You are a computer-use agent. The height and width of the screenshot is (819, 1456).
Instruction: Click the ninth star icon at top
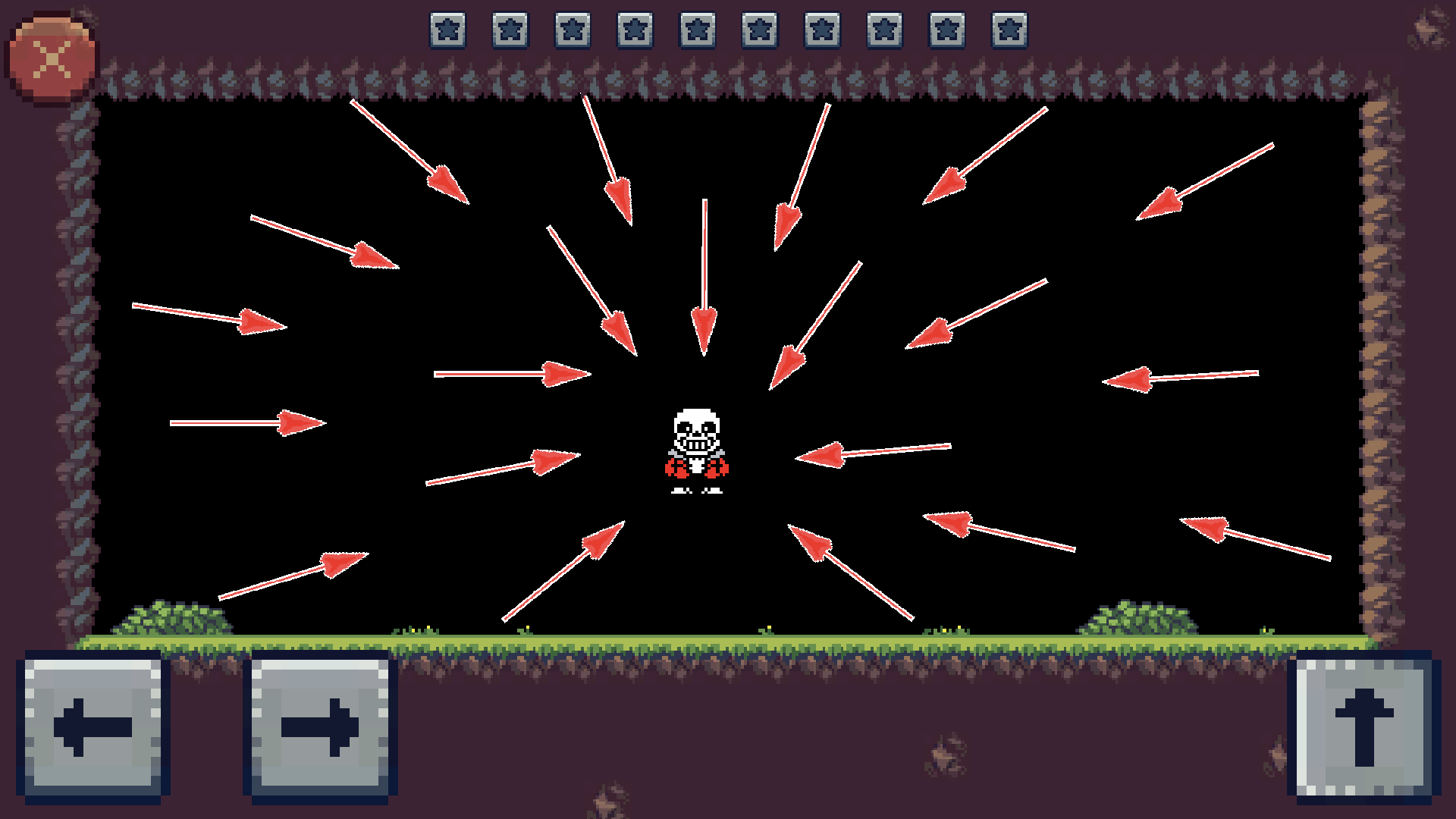coord(947,30)
